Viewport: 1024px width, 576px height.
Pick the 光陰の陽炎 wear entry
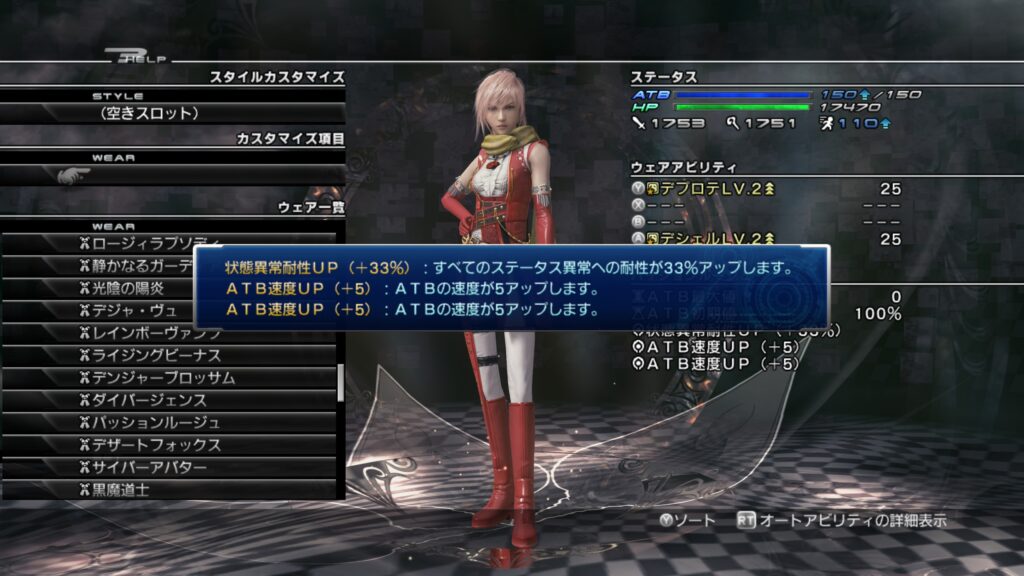tap(126, 288)
